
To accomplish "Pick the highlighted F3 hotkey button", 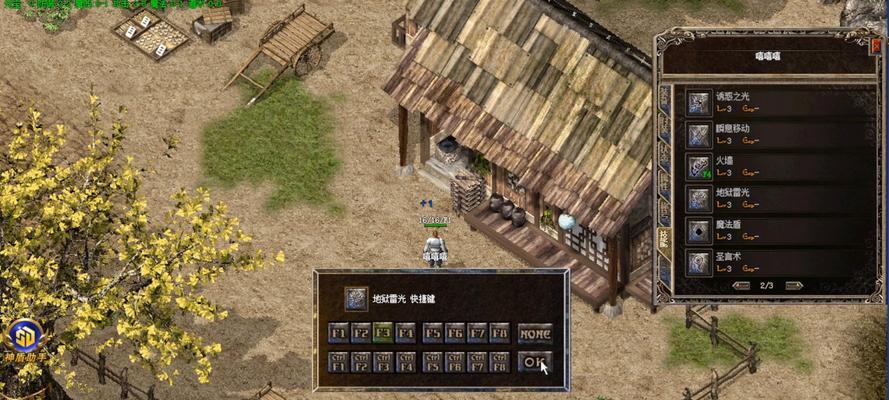I will click(383, 333).
